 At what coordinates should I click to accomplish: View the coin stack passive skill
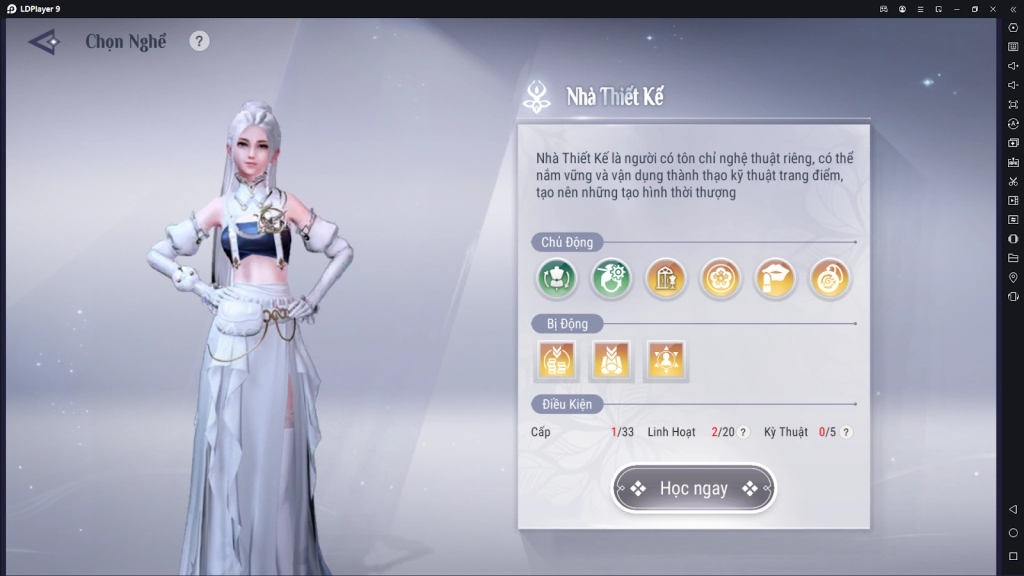coord(557,360)
